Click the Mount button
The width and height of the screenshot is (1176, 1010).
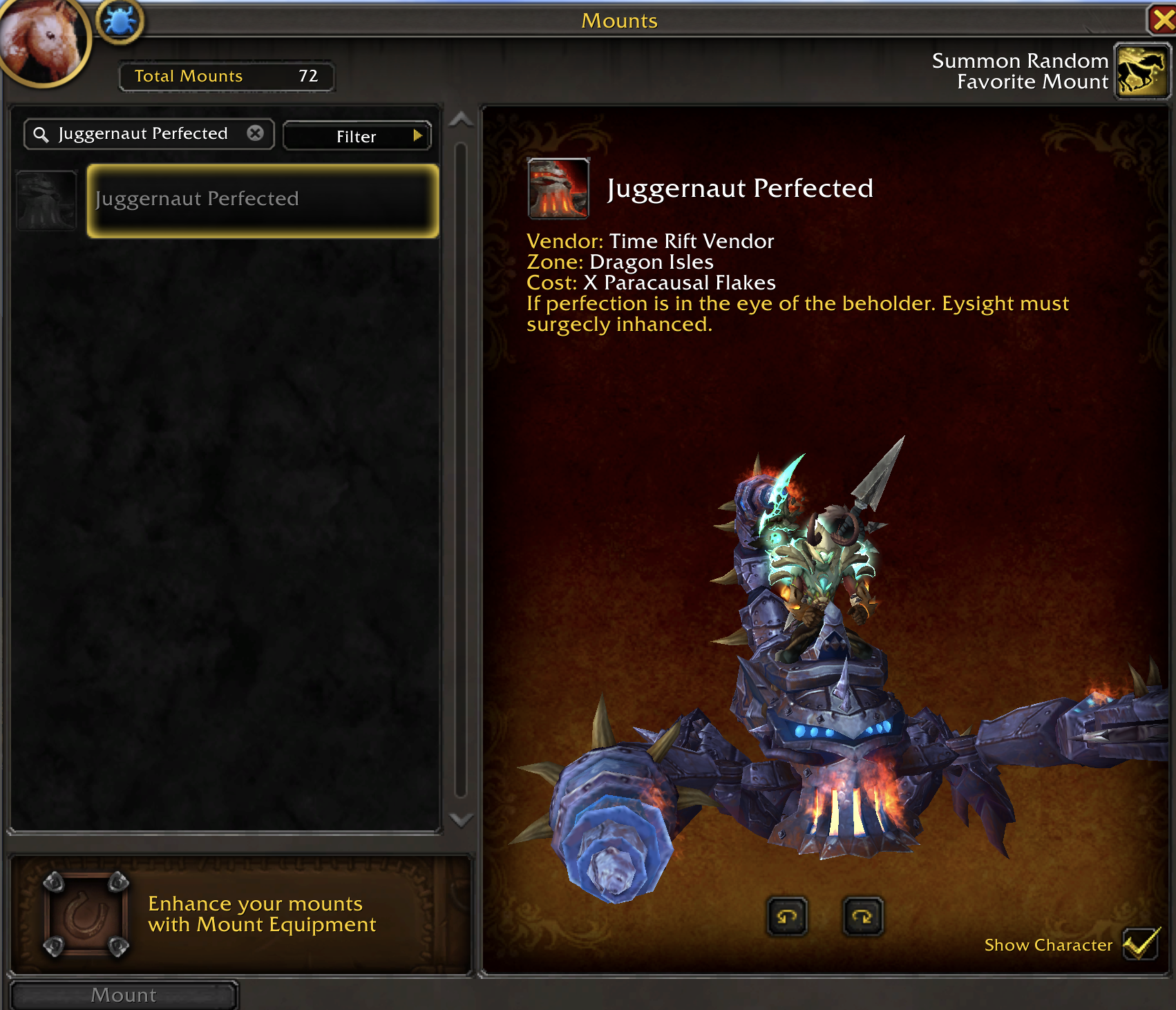click(124, 995)
